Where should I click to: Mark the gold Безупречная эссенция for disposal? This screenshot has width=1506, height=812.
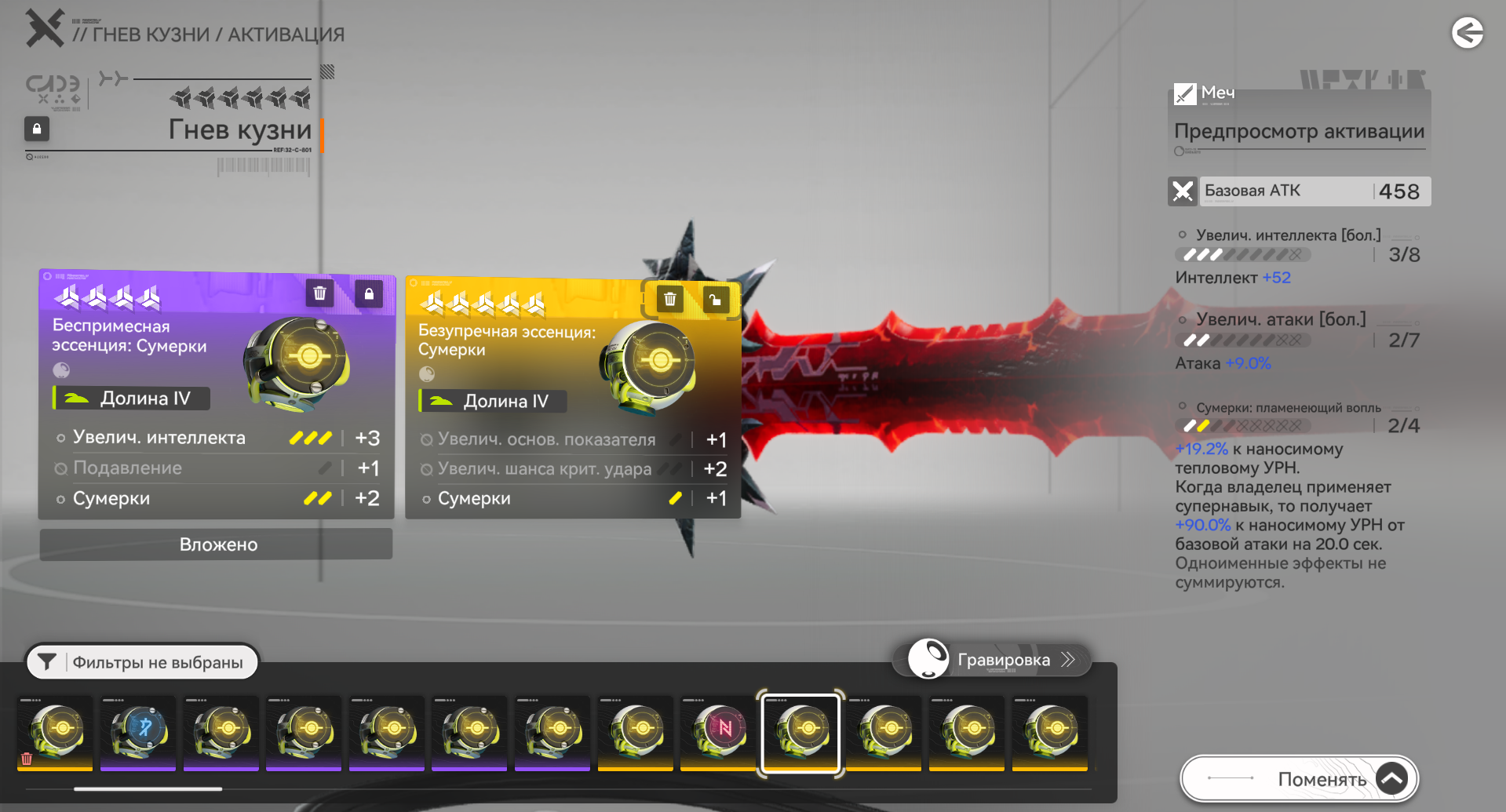click(669, 299)
